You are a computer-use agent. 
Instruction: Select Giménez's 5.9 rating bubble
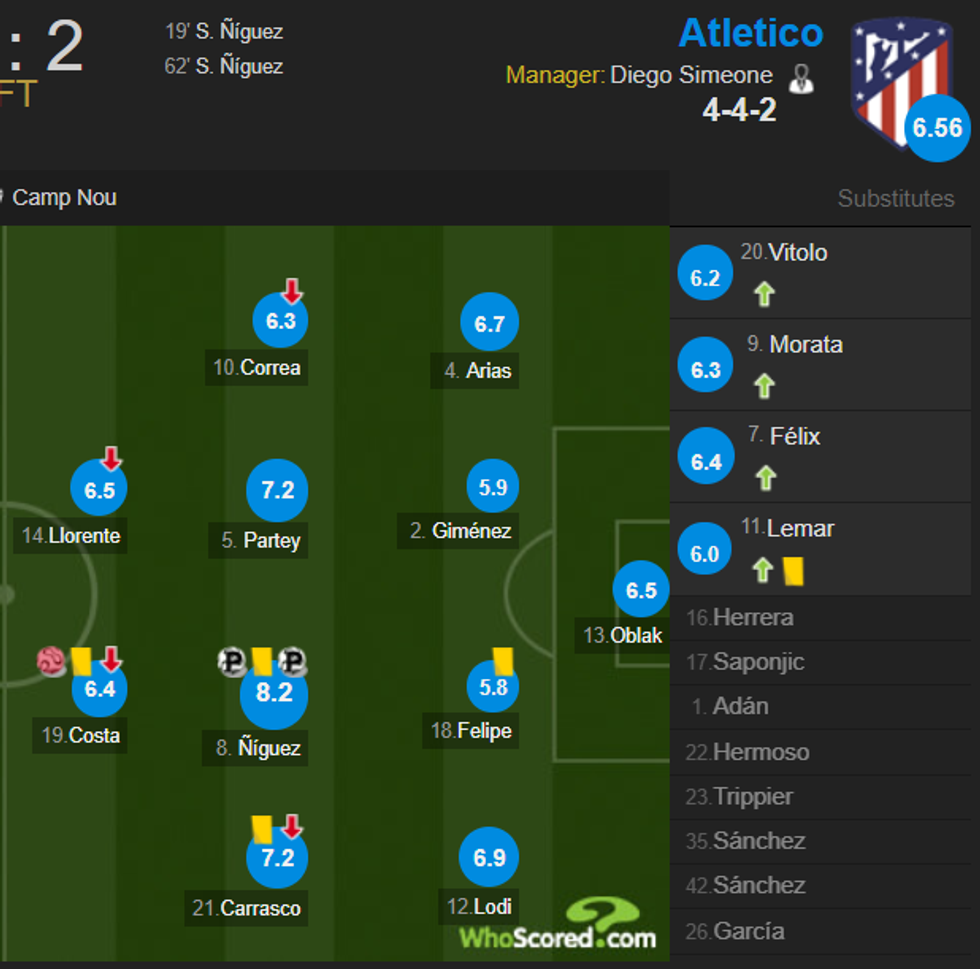(493, 488)
